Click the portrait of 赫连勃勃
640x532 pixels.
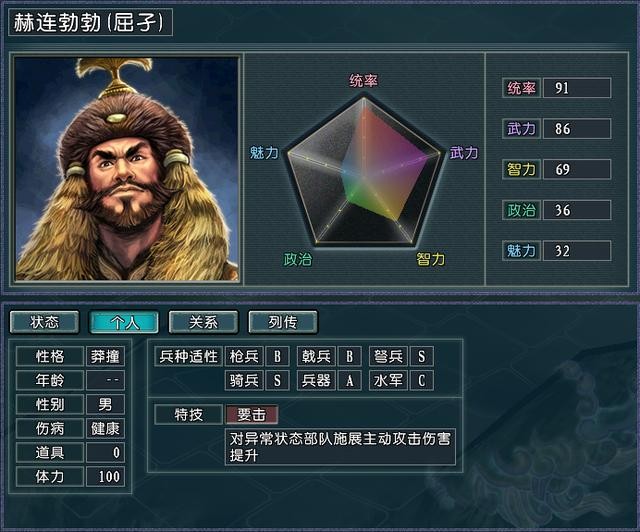click(127, 168)
